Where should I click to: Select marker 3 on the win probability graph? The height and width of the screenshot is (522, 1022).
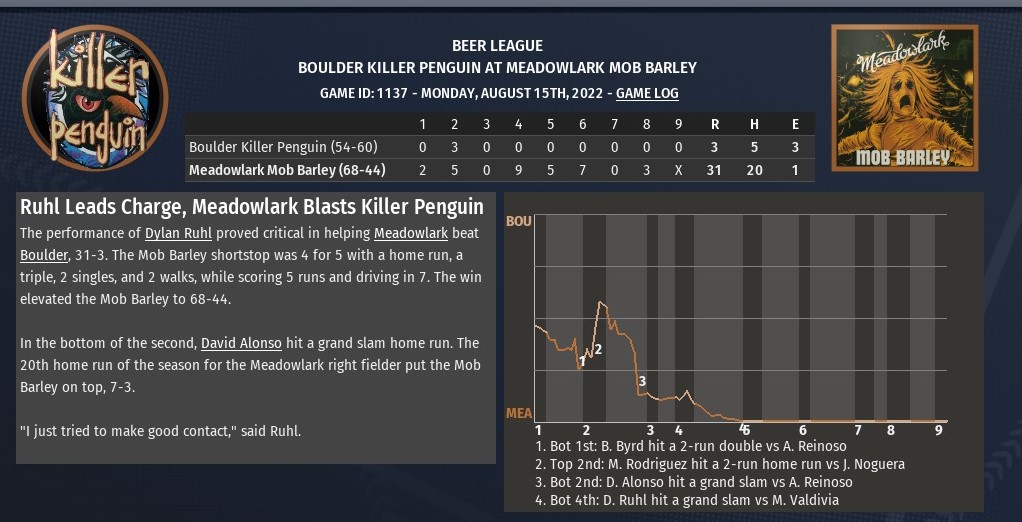pos(642,381)
